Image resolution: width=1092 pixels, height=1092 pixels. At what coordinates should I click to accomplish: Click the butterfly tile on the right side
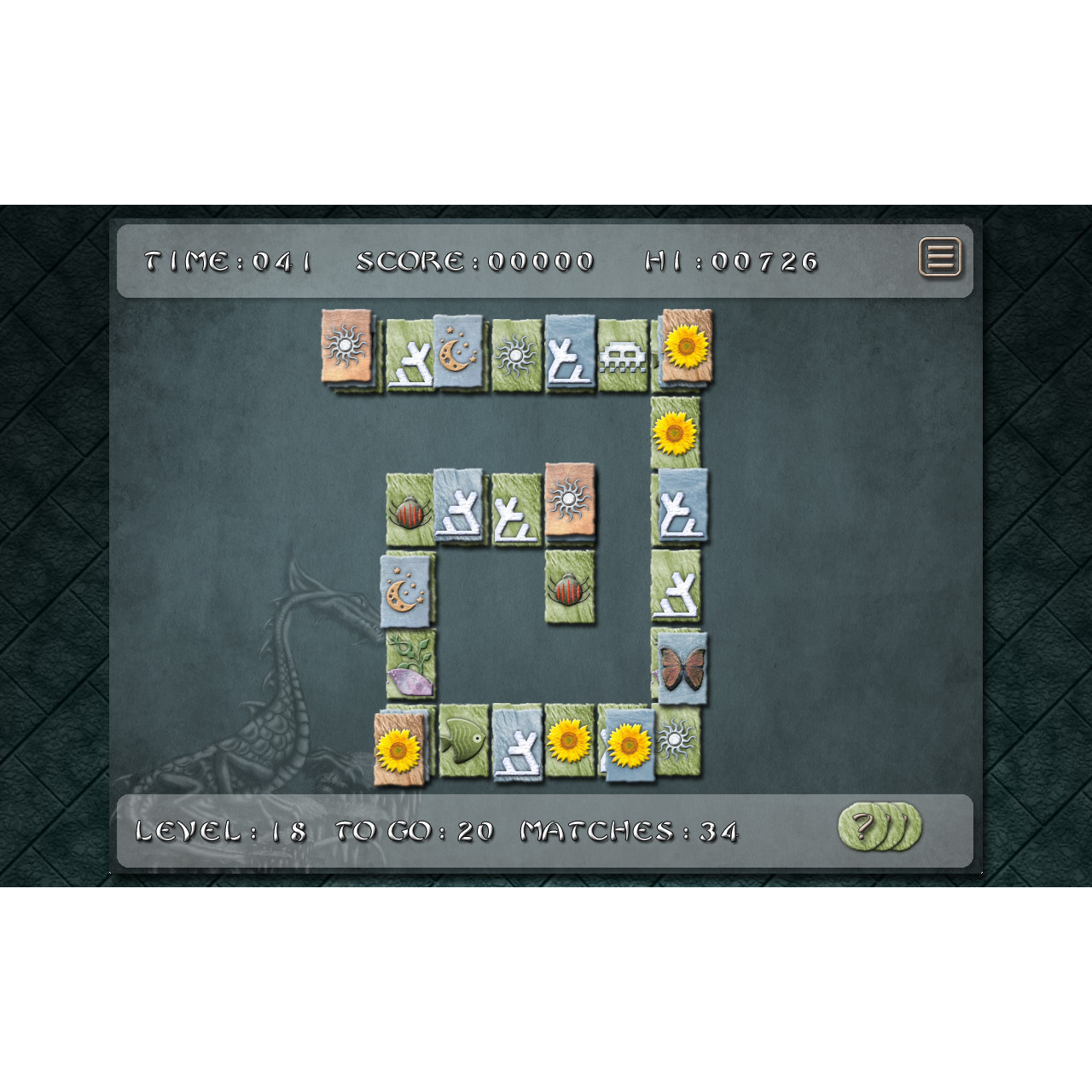click(x=682, y=670)
